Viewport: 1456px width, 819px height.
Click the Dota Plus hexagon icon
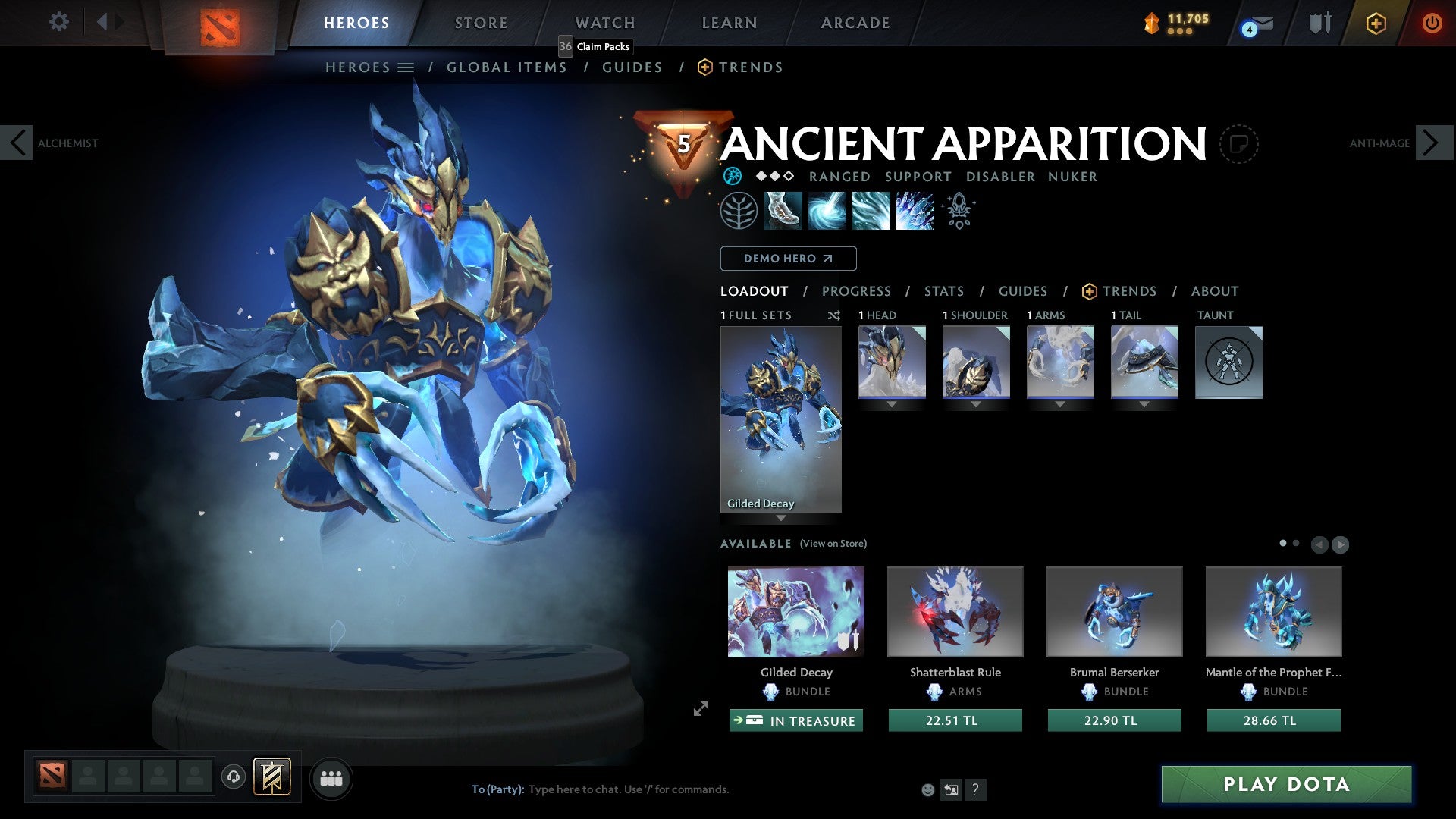click(x=1376, y=24)
